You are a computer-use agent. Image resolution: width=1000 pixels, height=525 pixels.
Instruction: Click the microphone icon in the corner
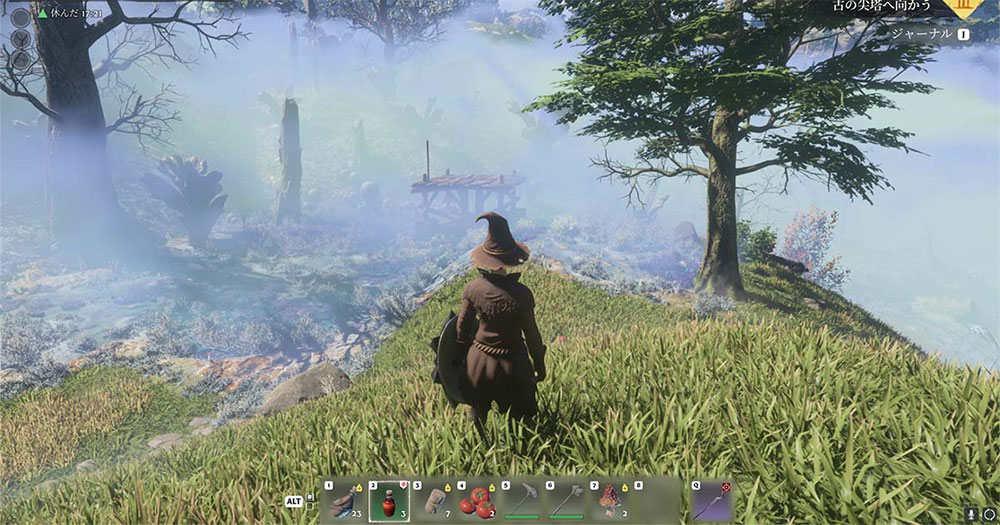[x=969, y=513]
